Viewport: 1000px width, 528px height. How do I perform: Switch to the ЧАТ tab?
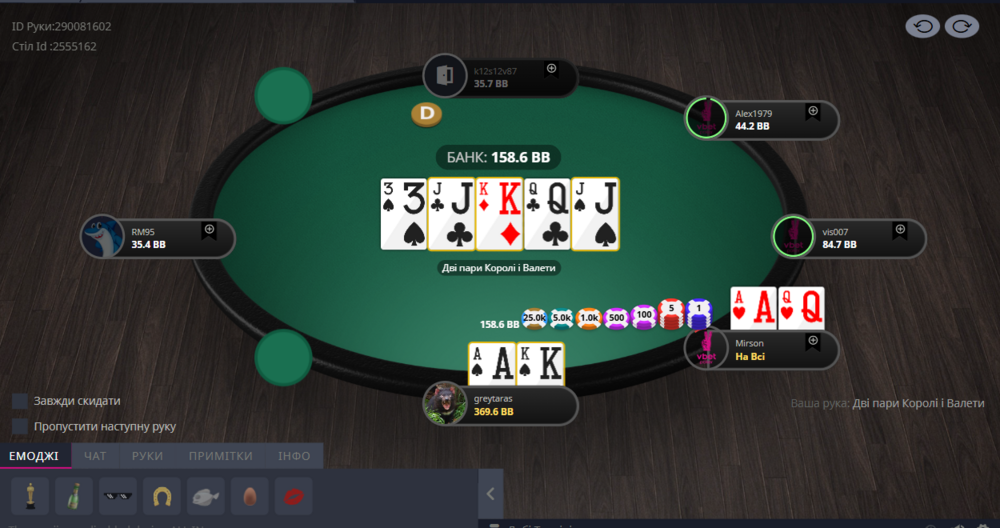[95, 456]
